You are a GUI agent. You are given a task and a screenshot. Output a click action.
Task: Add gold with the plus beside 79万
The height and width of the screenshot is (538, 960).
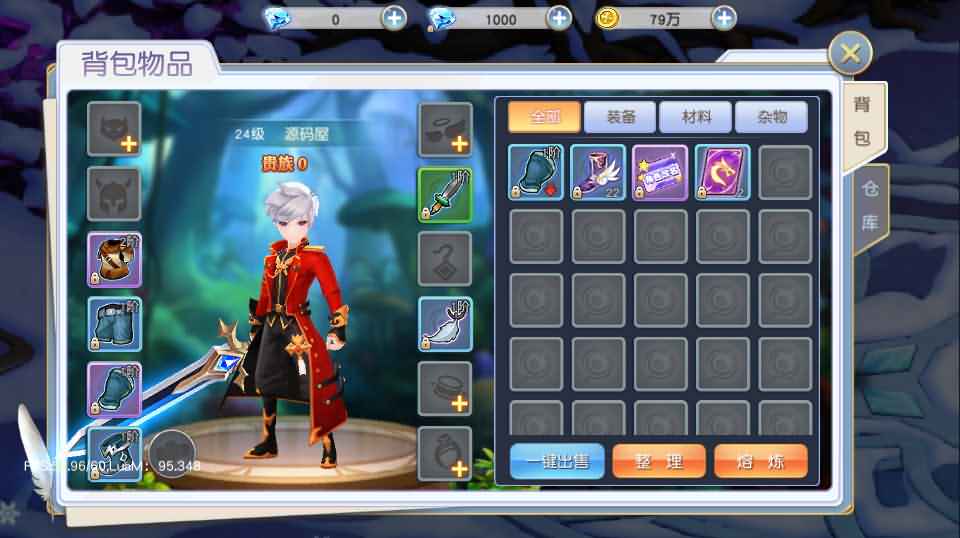[x=724, y=18]
